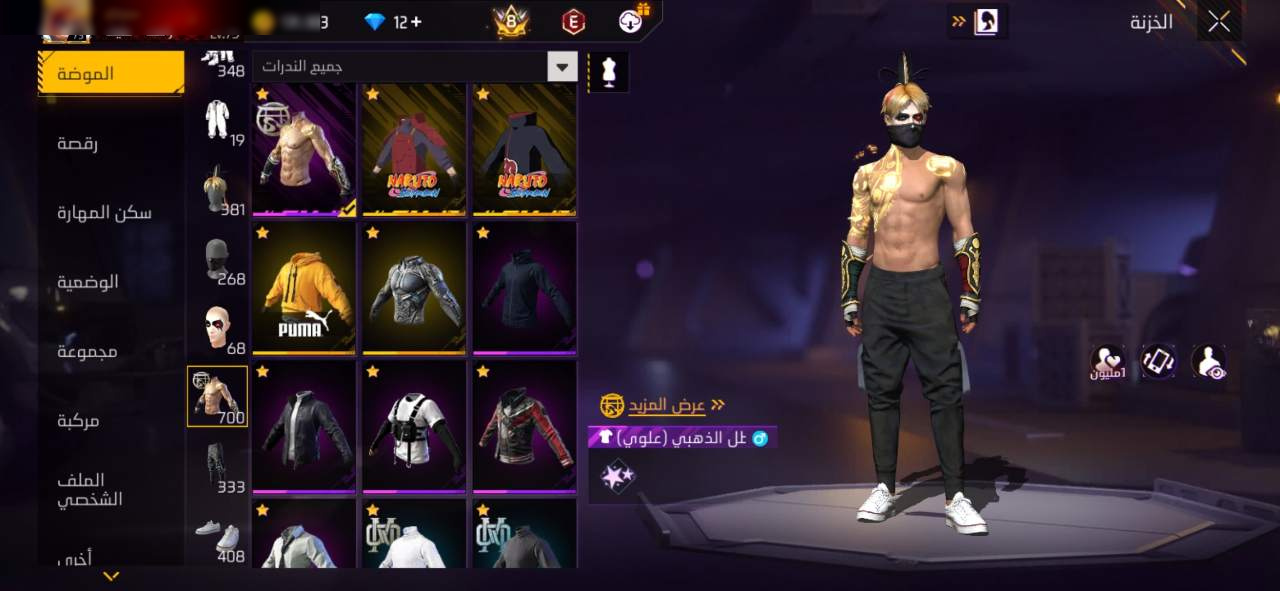Image resolution: width=1280 pixels, height=591 pixels.
Task: Open the جميع الندرات rarity dropdown
Action: [415, 67]
